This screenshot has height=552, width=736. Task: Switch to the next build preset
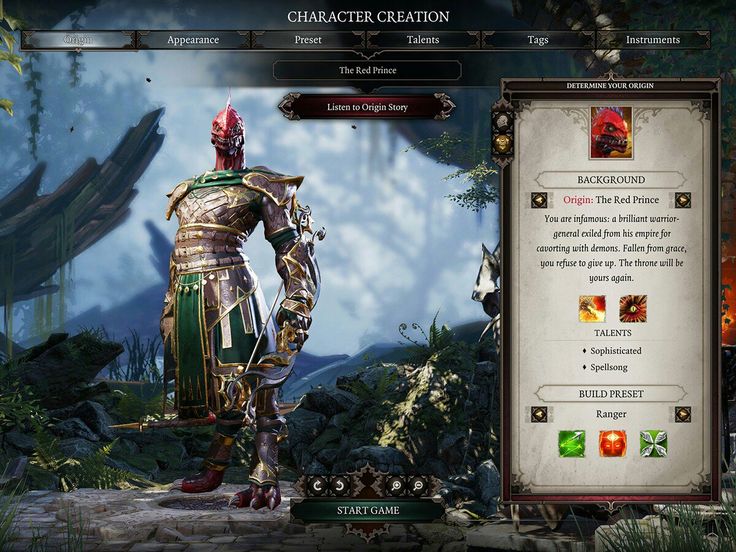[683, 413]
